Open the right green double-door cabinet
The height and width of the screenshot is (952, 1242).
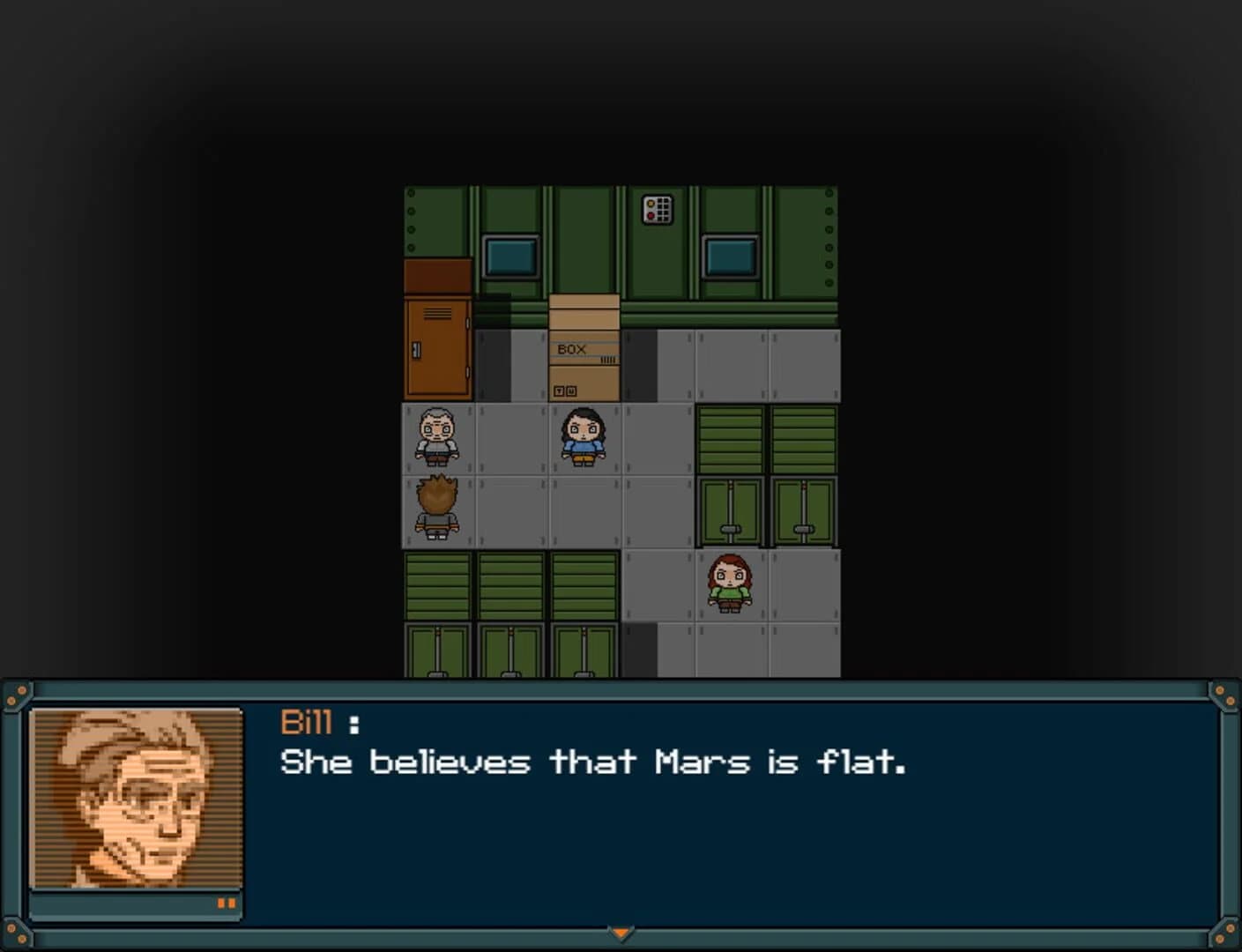point(803,509)
